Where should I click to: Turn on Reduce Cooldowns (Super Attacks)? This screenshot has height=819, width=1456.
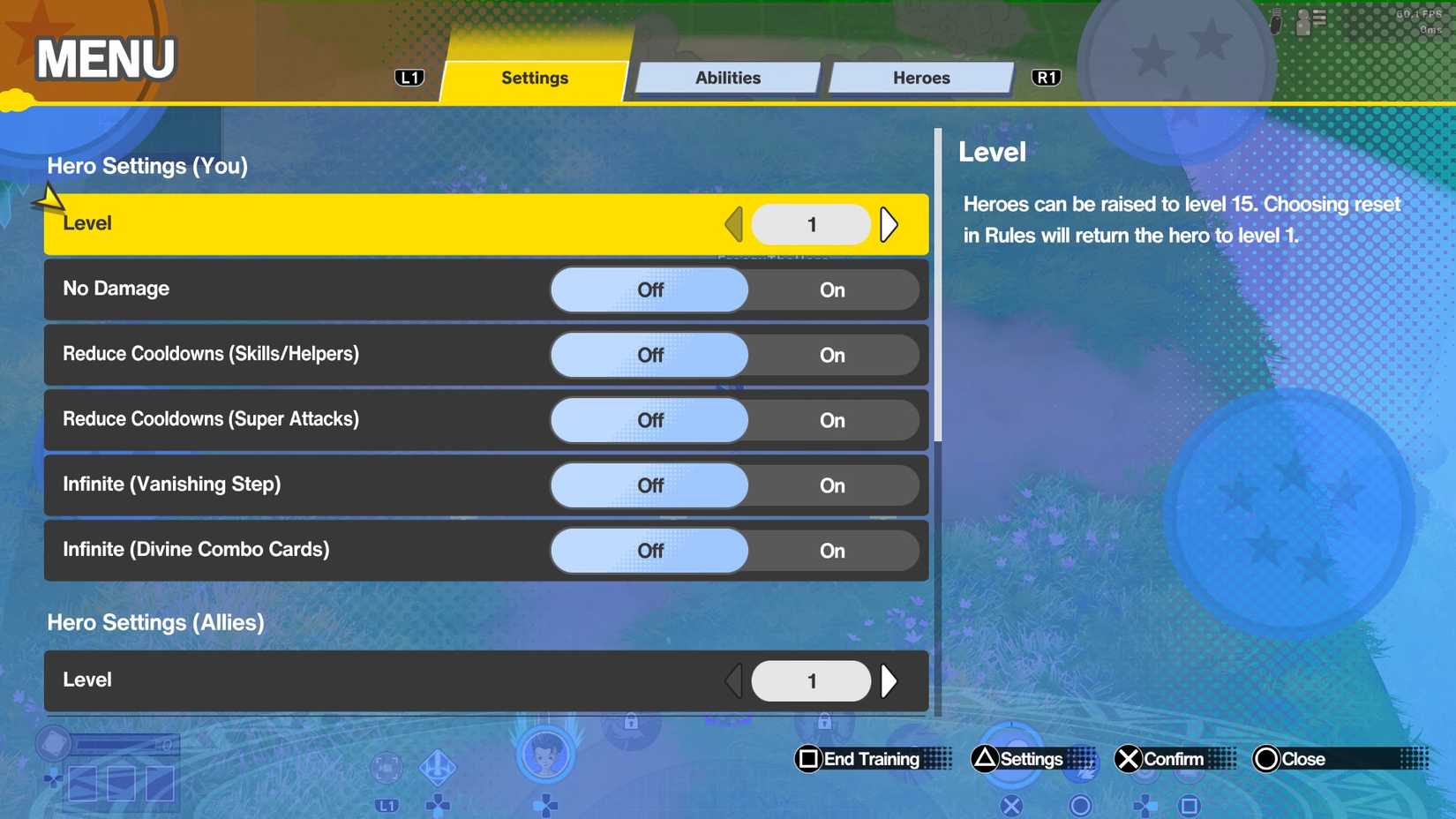(832, 420)
